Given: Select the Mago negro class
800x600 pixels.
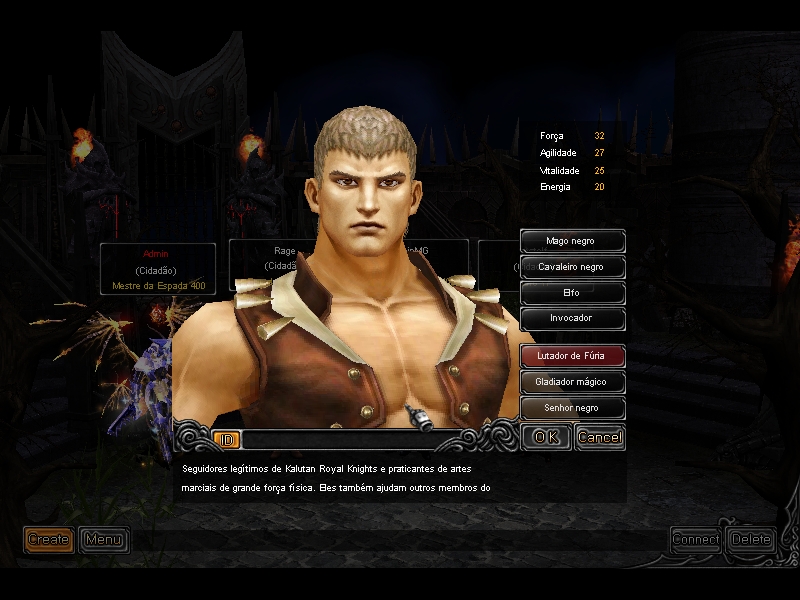Looking at the screenshot, I should [x=573, y=241].
